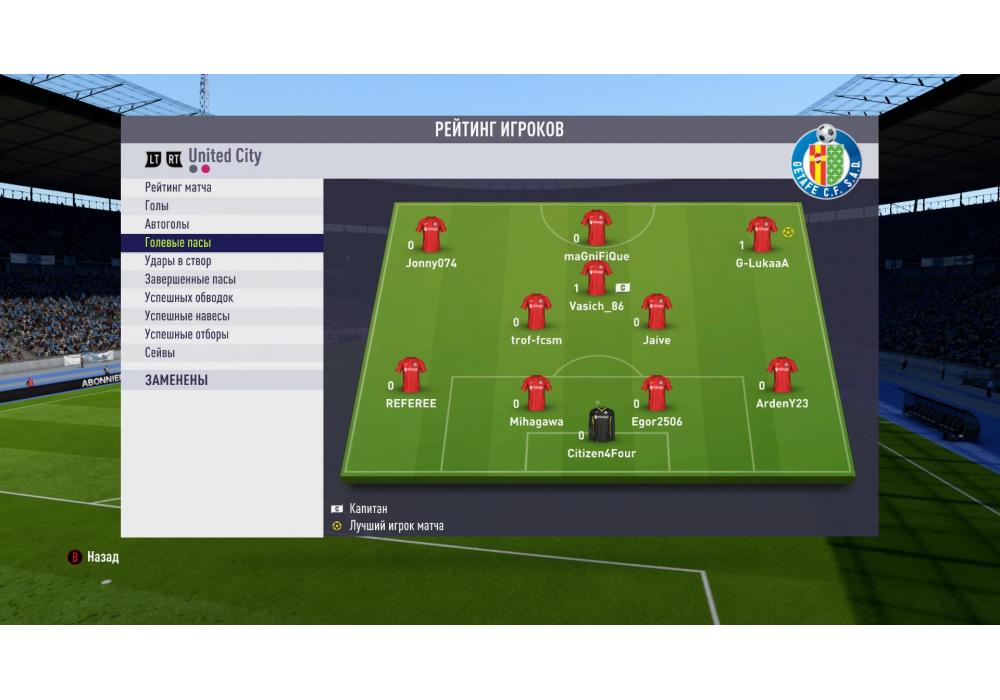Select player ArdenY23 on the pitch
This screenshot has height=700, width=1000.
[782, 376]
